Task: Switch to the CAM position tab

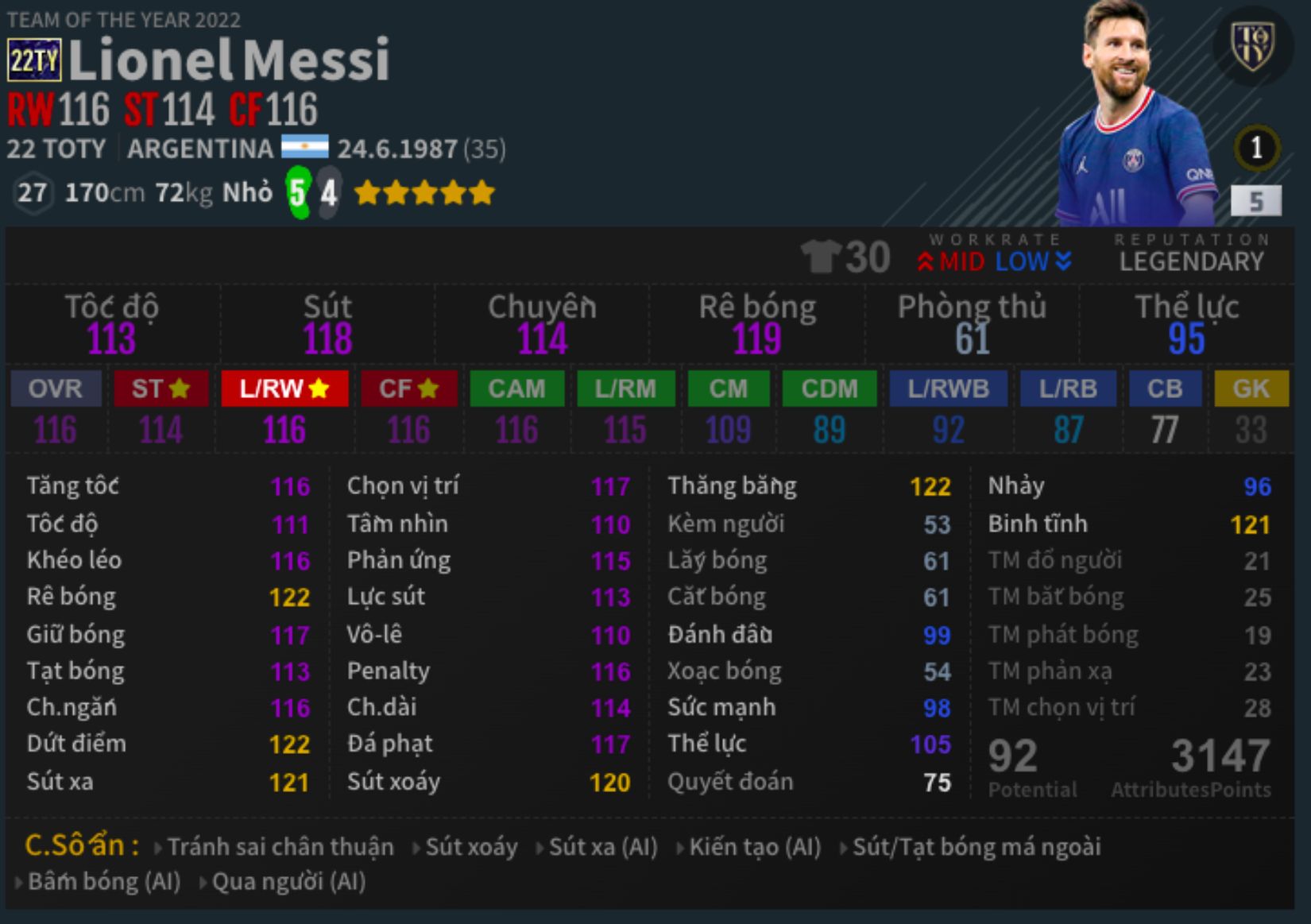Action: point(516,389)
